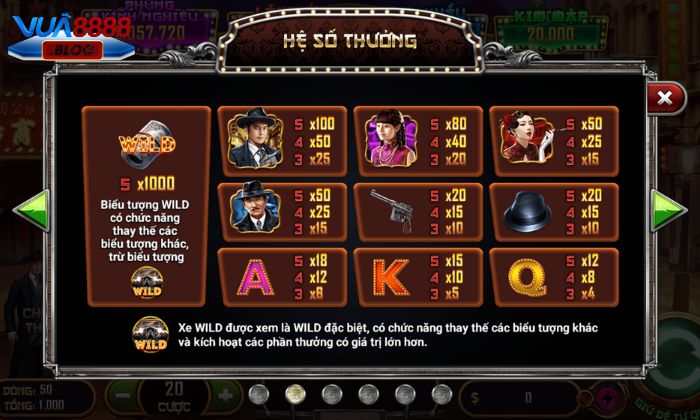Screen dimensions: 700x420
Task: Select the highlighted gold page indicator dot
Action: 295,392
